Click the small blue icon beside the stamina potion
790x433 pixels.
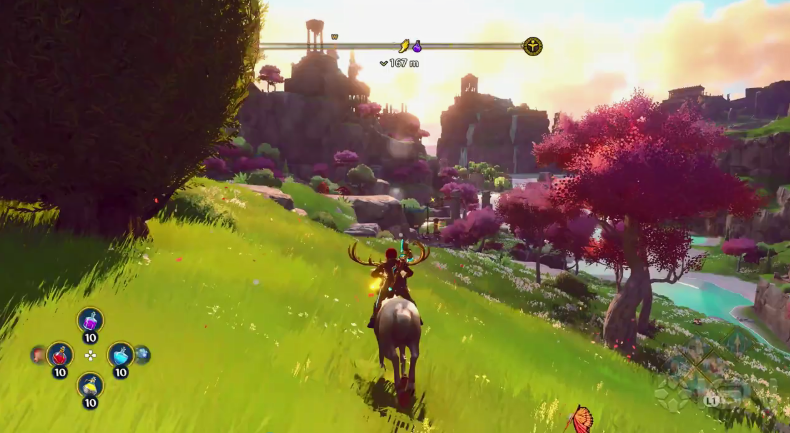coord(143,354)
